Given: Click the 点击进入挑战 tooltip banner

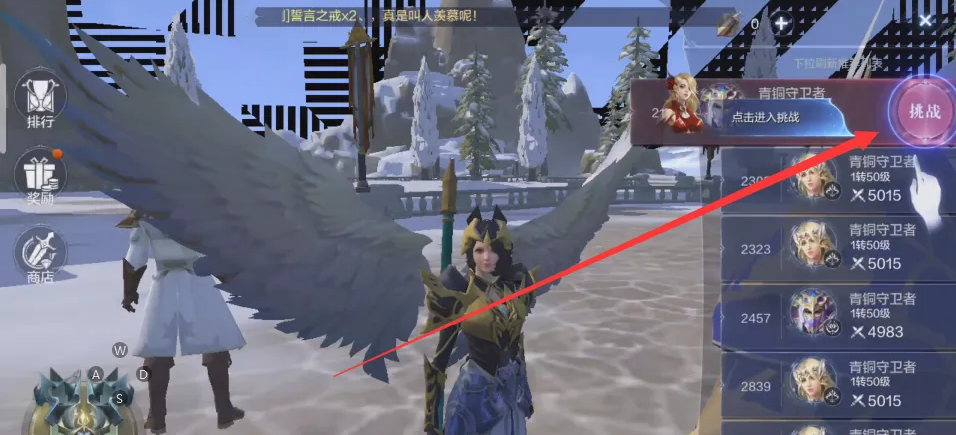Looking at the screenshot, I should click(x=768, y=118).
